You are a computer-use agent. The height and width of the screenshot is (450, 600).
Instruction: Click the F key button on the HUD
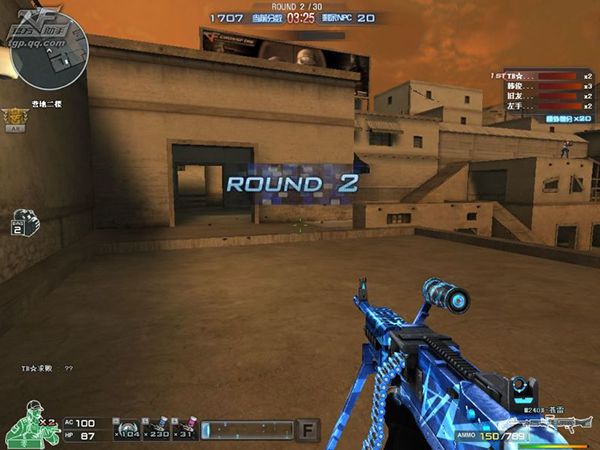tap(309, 430)
